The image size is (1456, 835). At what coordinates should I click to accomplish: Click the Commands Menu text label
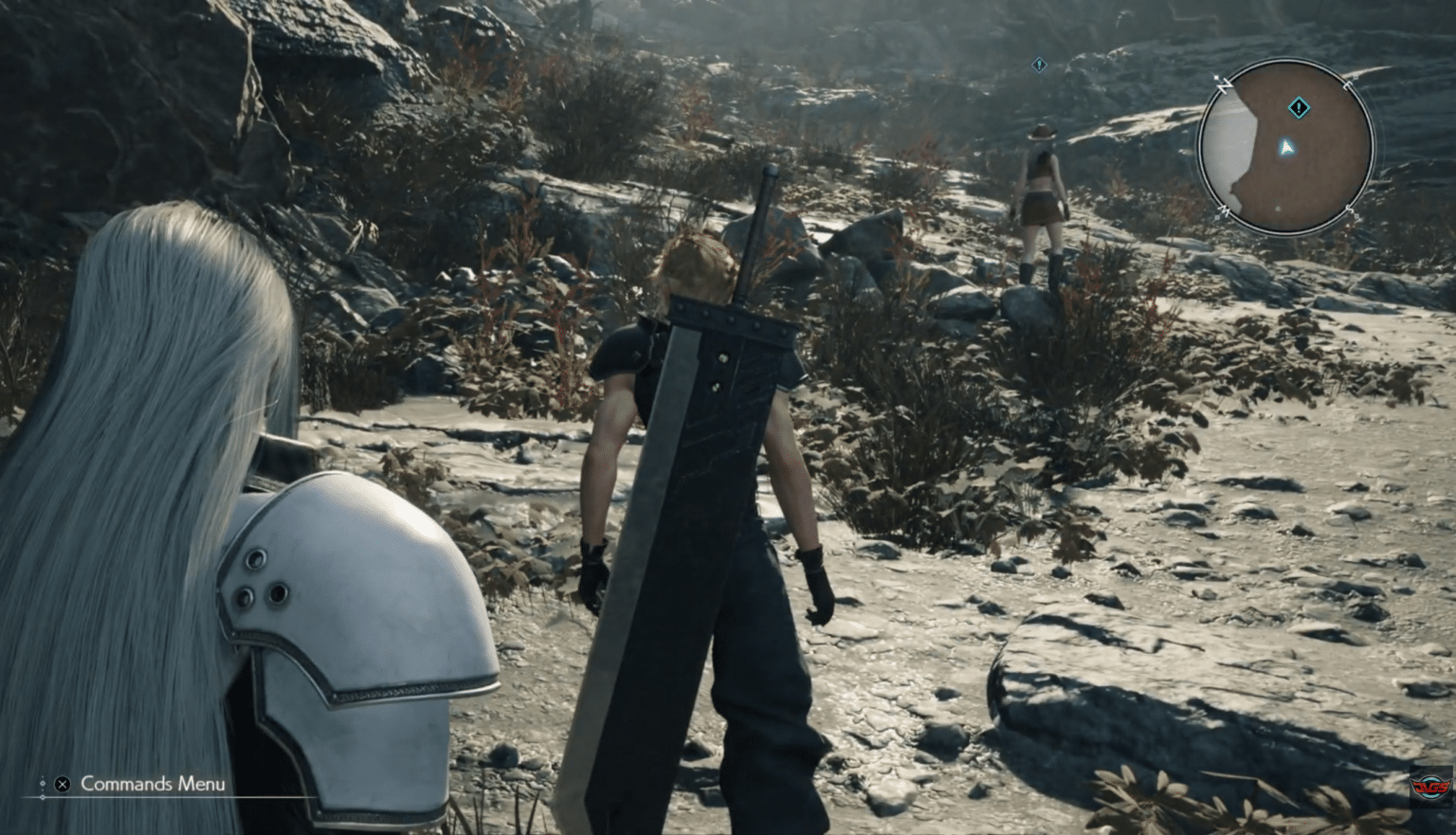click(x=152, y=784)
